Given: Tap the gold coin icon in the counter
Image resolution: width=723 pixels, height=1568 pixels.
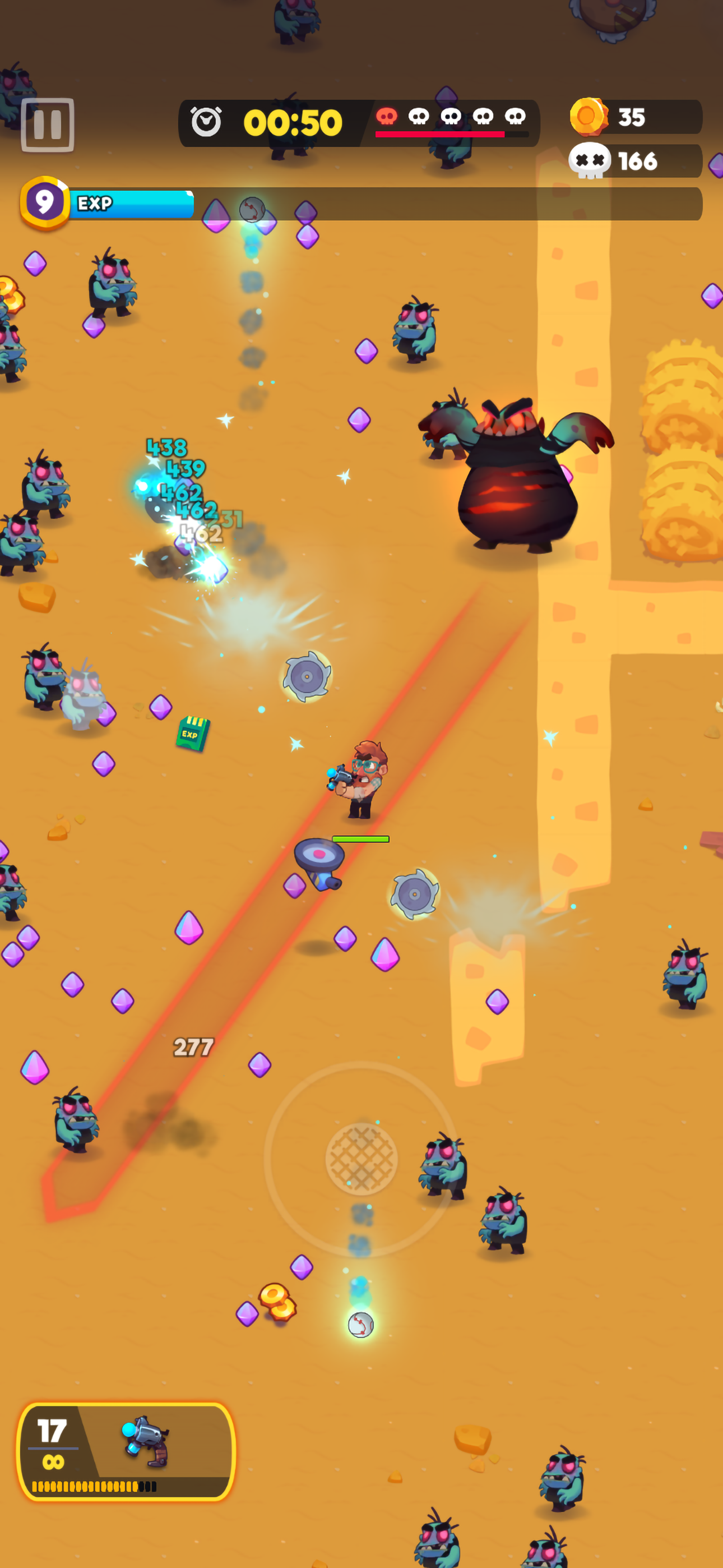Looking at the screenshot, I should 589,117.
